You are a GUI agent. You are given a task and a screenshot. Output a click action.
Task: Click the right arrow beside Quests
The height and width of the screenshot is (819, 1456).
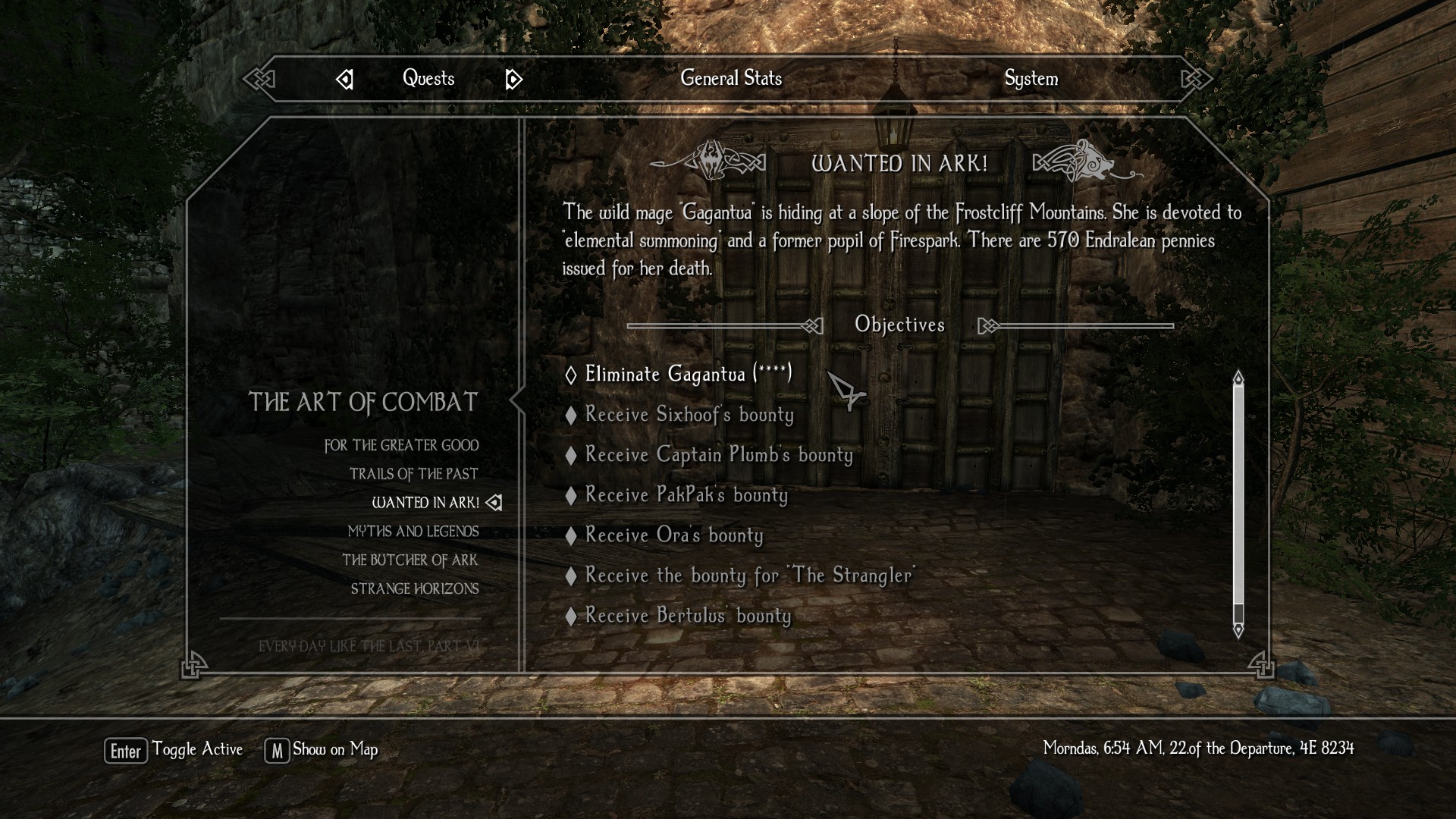[x=513, y=80]
